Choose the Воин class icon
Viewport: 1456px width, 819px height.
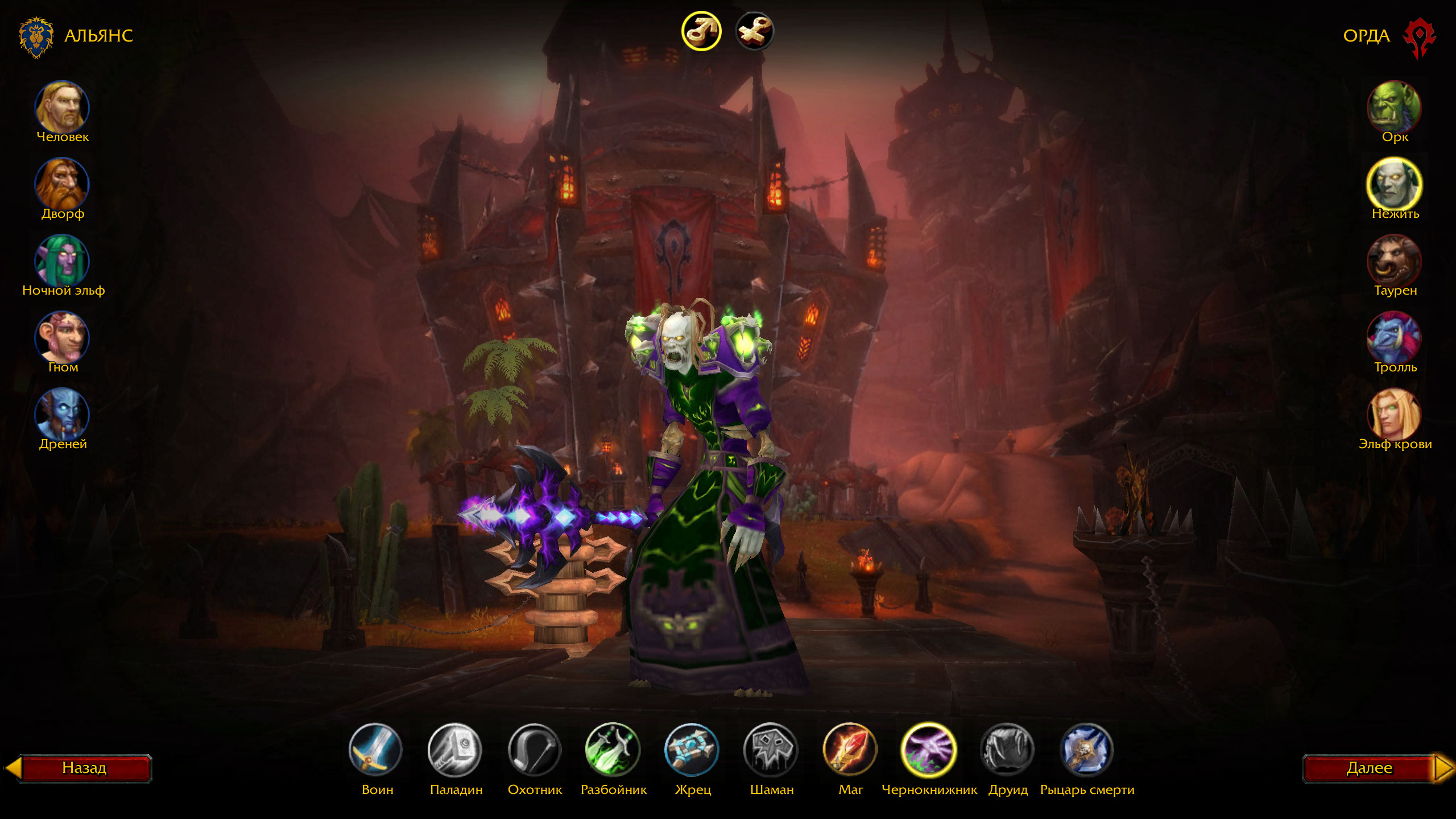coord(375,750)
